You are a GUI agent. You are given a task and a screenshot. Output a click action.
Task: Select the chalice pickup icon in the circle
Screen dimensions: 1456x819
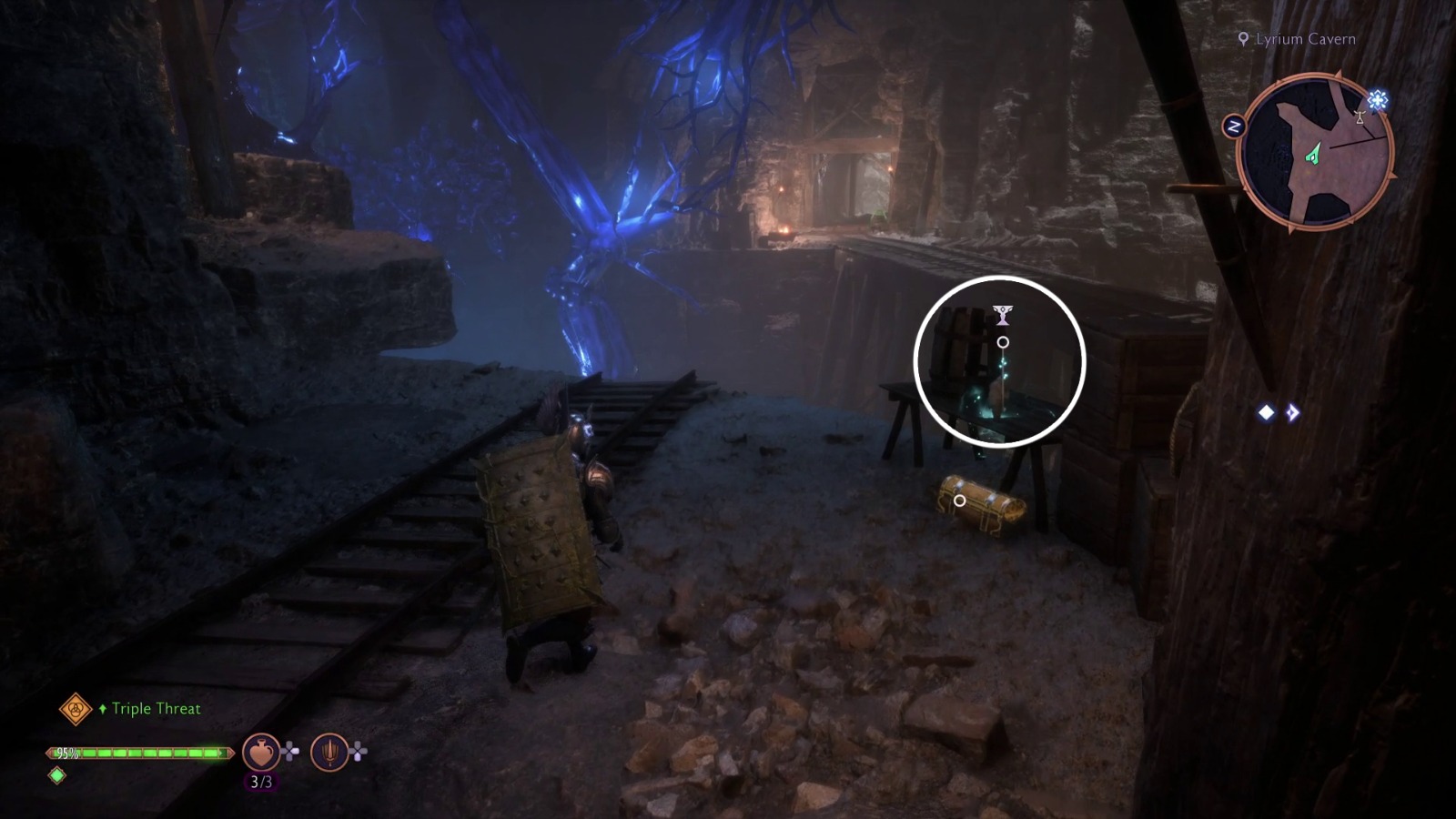[1004, 316]
